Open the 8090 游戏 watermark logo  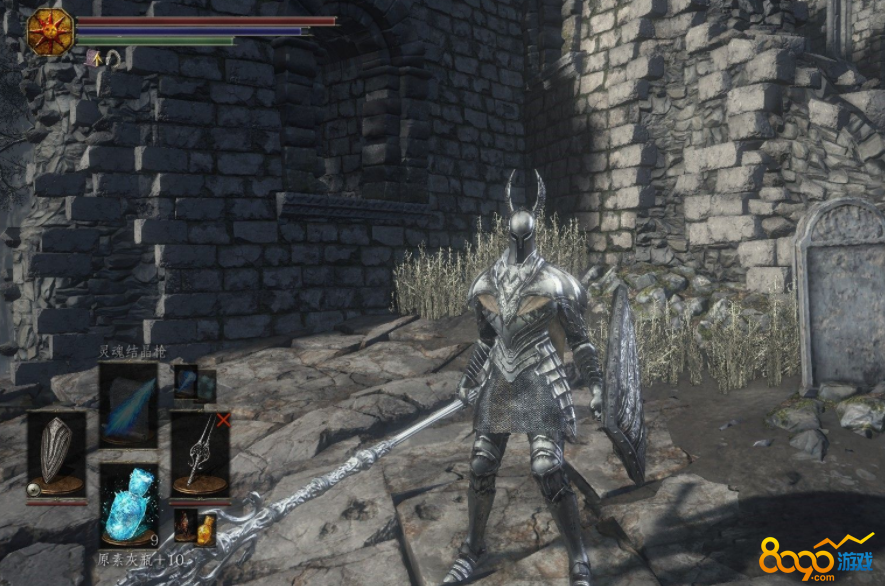[815, 556]
